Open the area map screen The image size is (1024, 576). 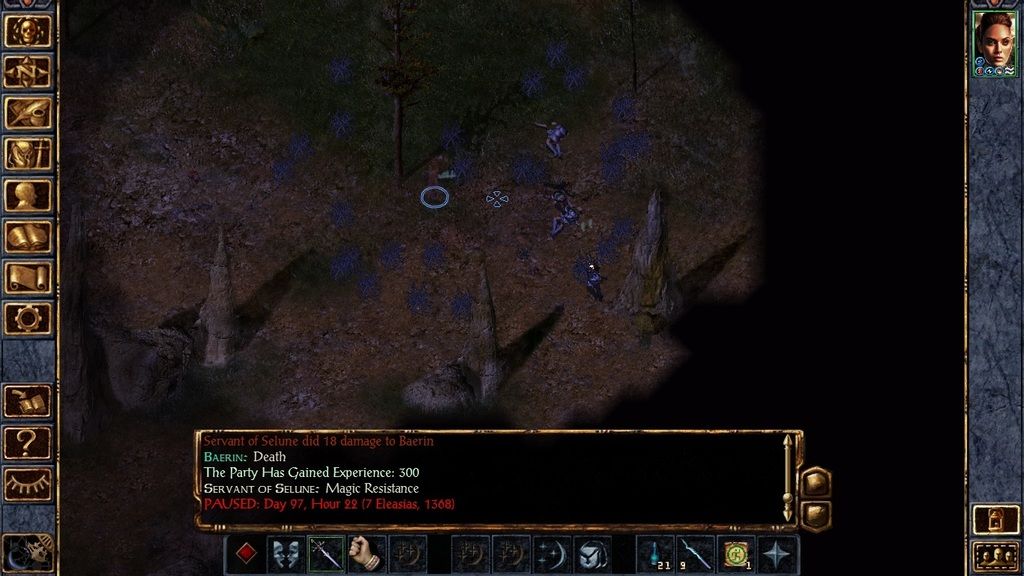coord(28,72)
